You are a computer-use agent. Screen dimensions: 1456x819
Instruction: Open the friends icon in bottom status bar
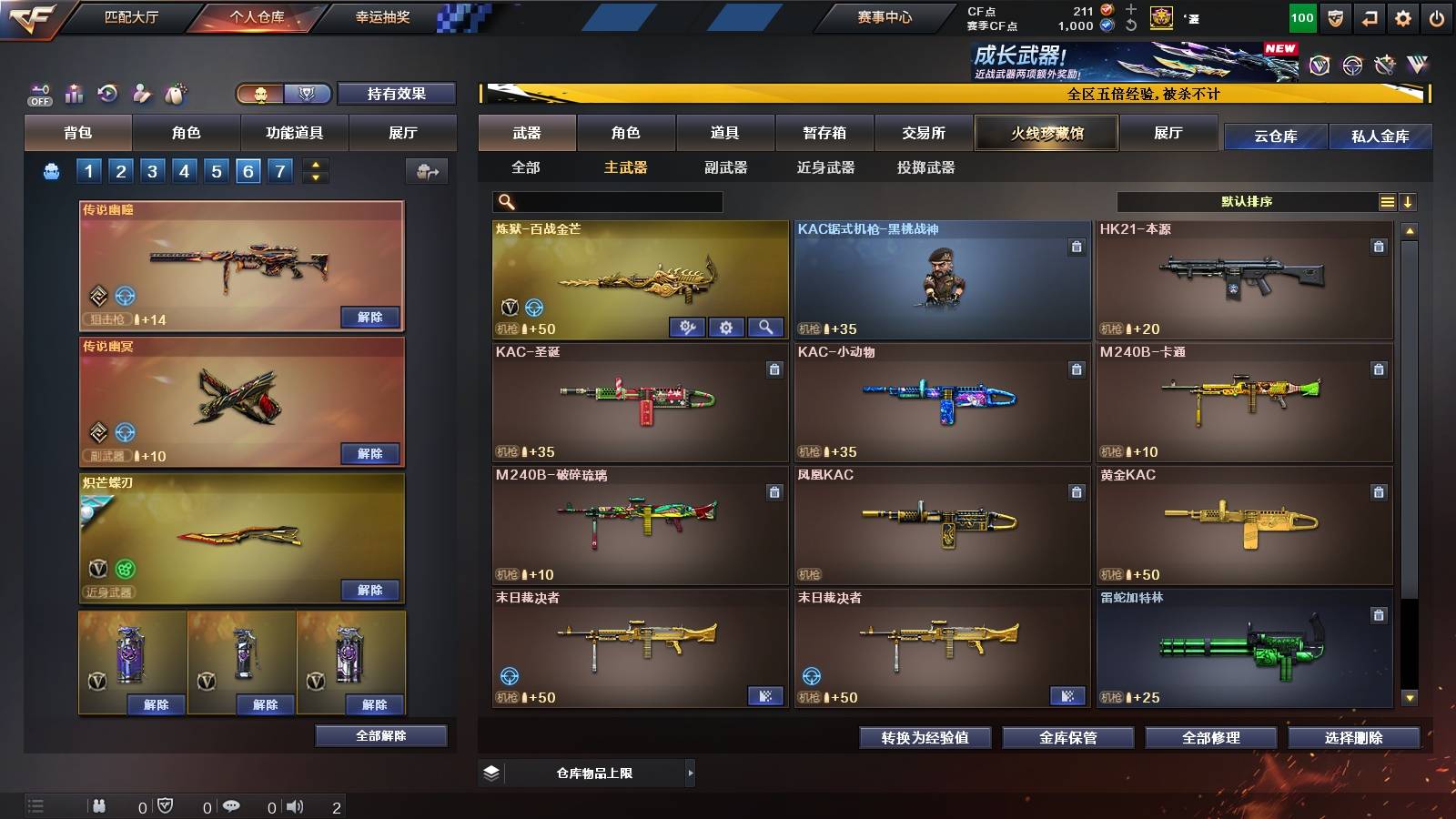(x=100, y=805)
